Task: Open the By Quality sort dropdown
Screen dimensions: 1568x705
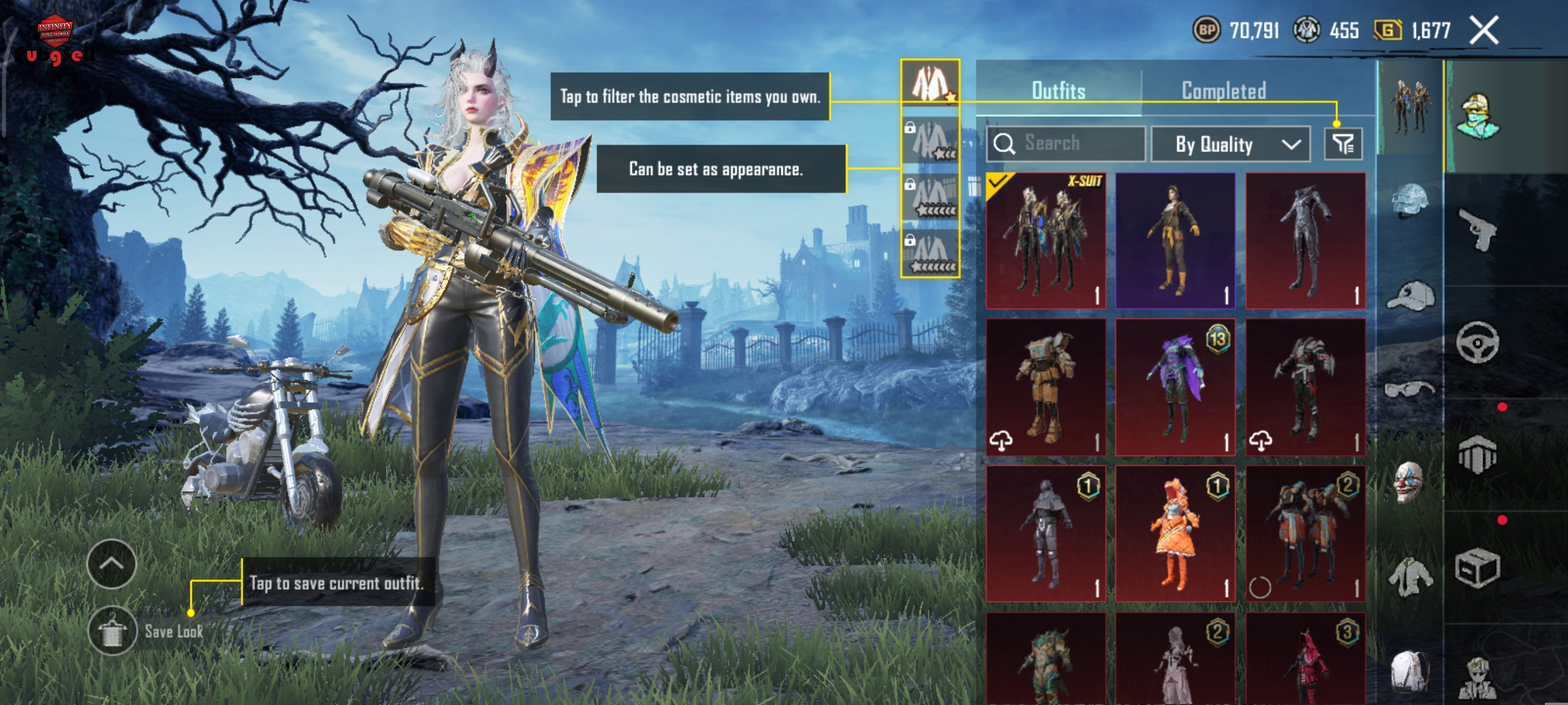Action: click(1230, 144)
